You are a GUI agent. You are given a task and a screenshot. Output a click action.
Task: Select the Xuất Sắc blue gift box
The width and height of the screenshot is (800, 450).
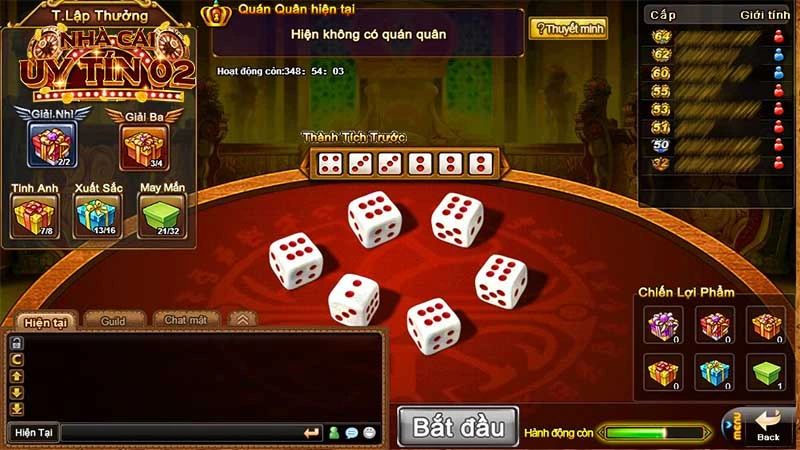[x=97, y=213]
